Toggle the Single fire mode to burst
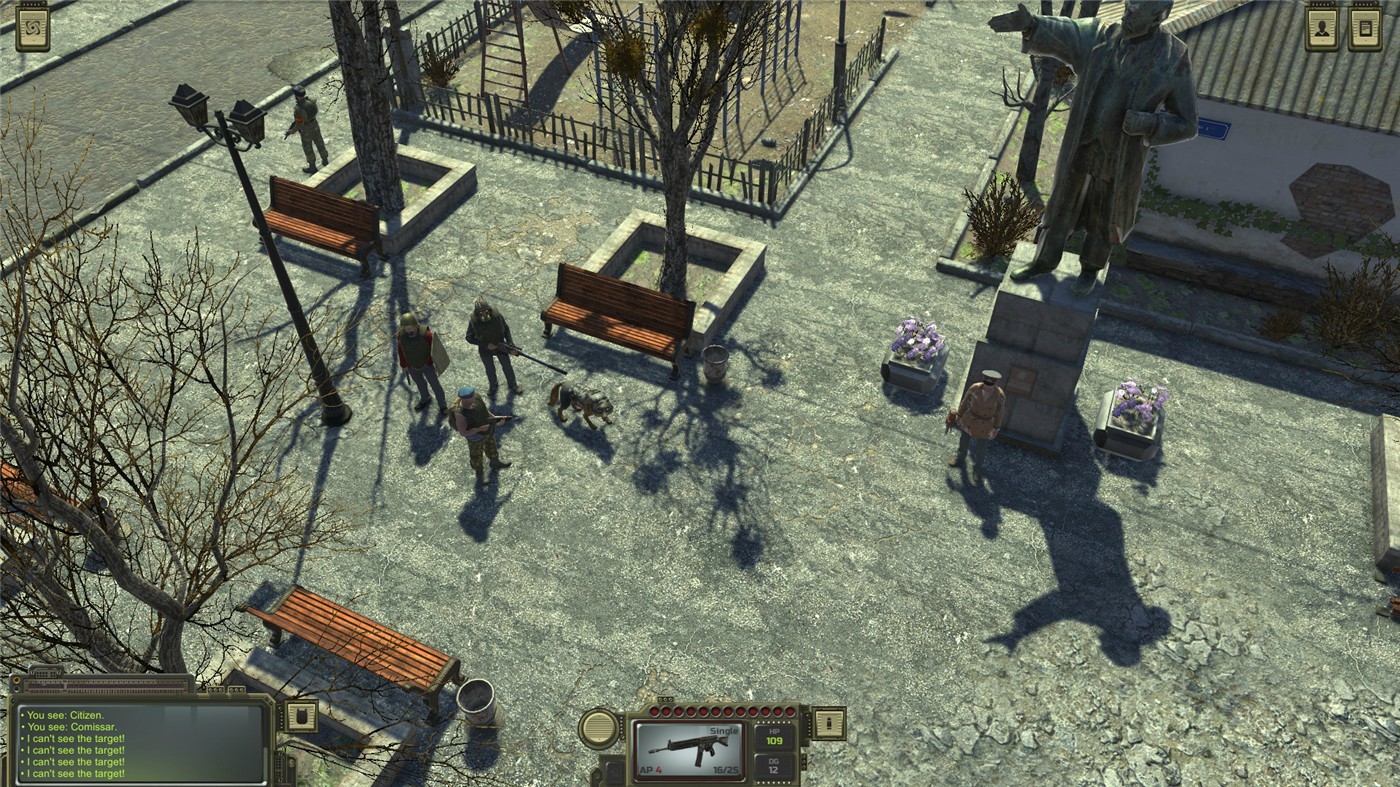The width and height of the screenshot is (1400, 787). (724, 729)
